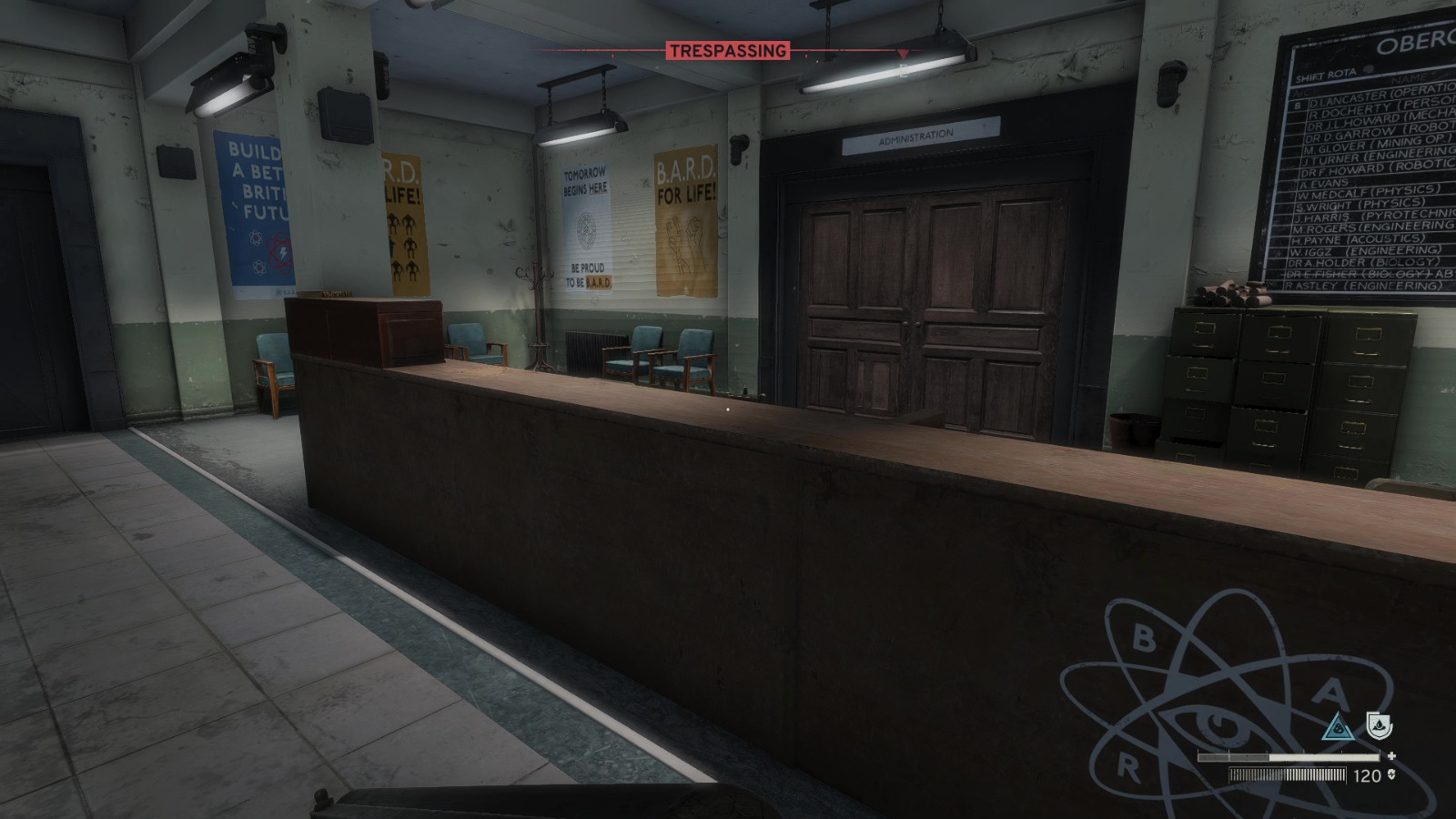Click the small shield icon beside ammo count
1456x819 pixels.
pos(1392,775)
